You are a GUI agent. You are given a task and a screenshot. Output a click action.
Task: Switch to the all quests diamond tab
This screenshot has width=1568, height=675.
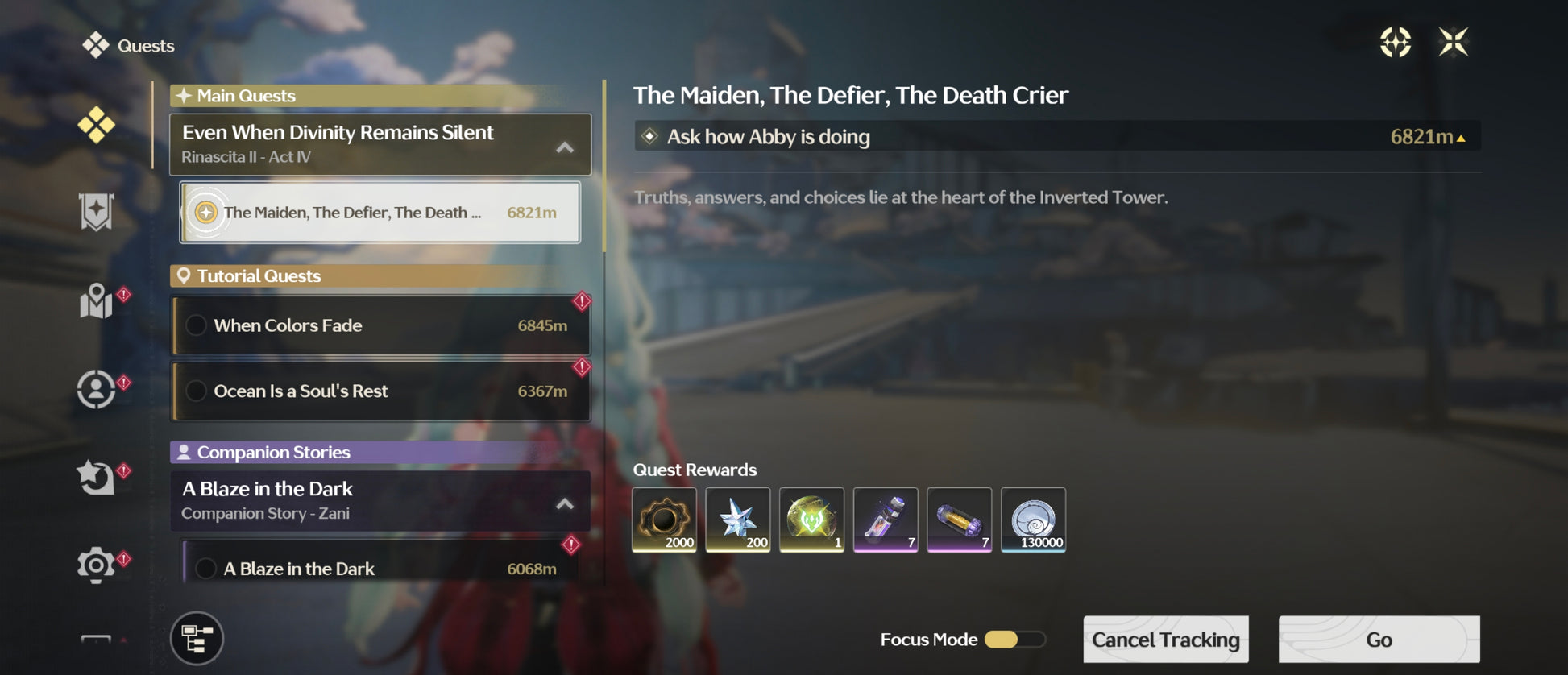pos(97,126)
